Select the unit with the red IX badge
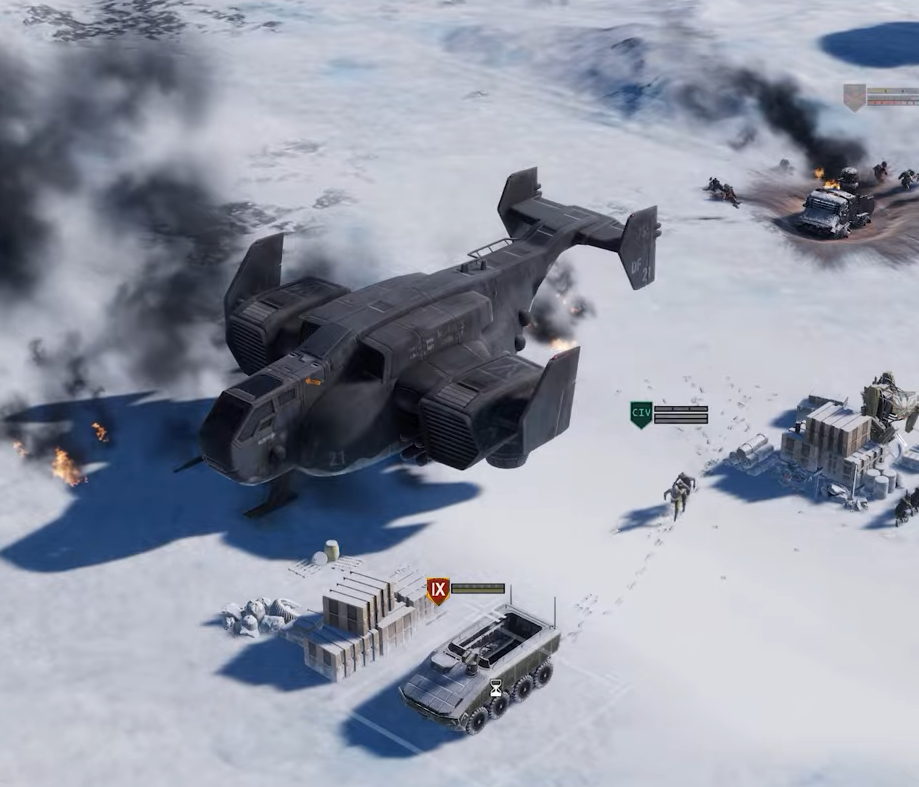 438,591
